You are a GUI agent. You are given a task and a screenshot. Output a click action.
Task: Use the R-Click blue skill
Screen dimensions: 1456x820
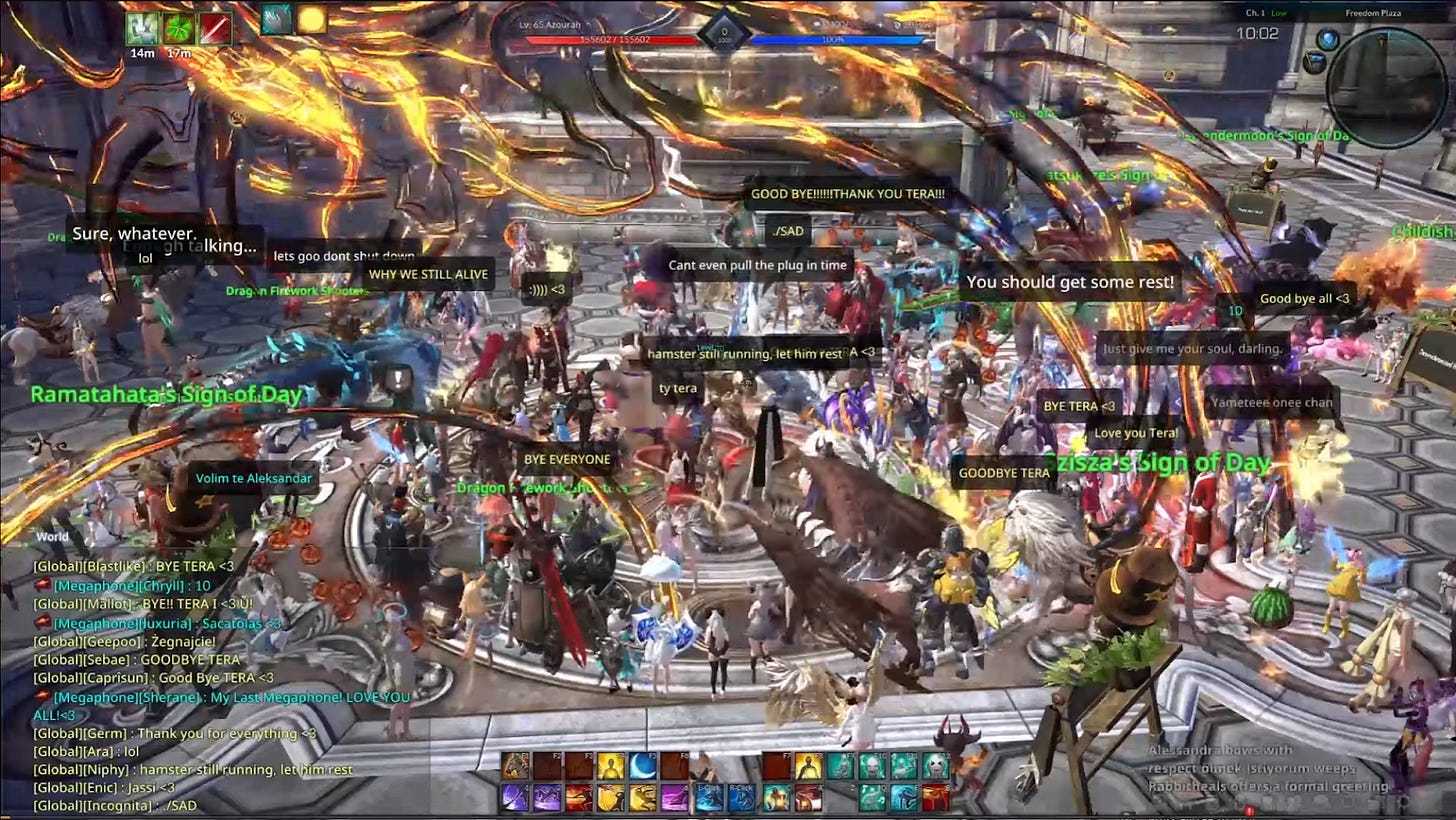pos(741,797)
